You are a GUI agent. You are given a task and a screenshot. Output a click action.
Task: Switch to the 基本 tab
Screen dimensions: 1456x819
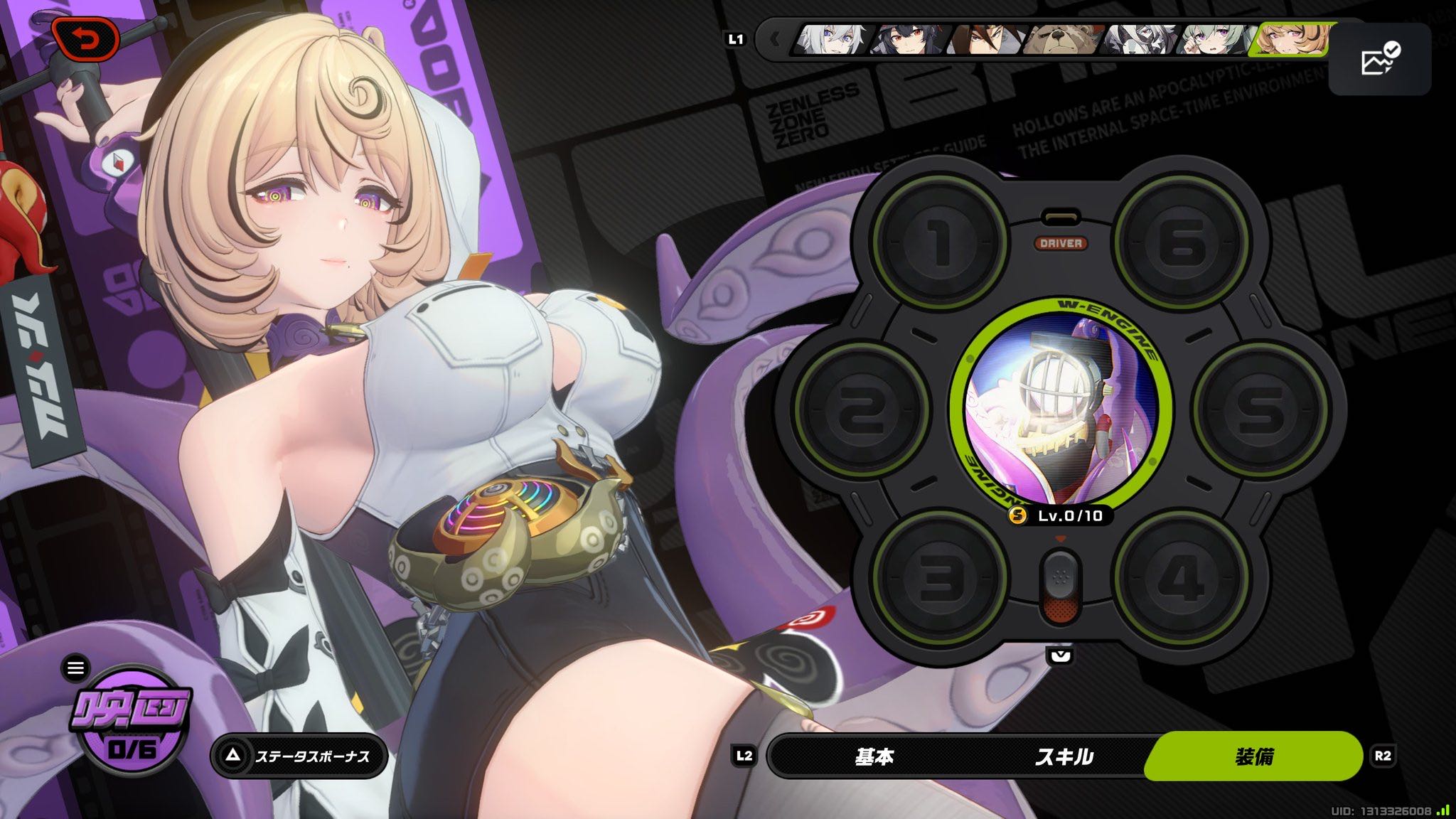click(874, 756)
